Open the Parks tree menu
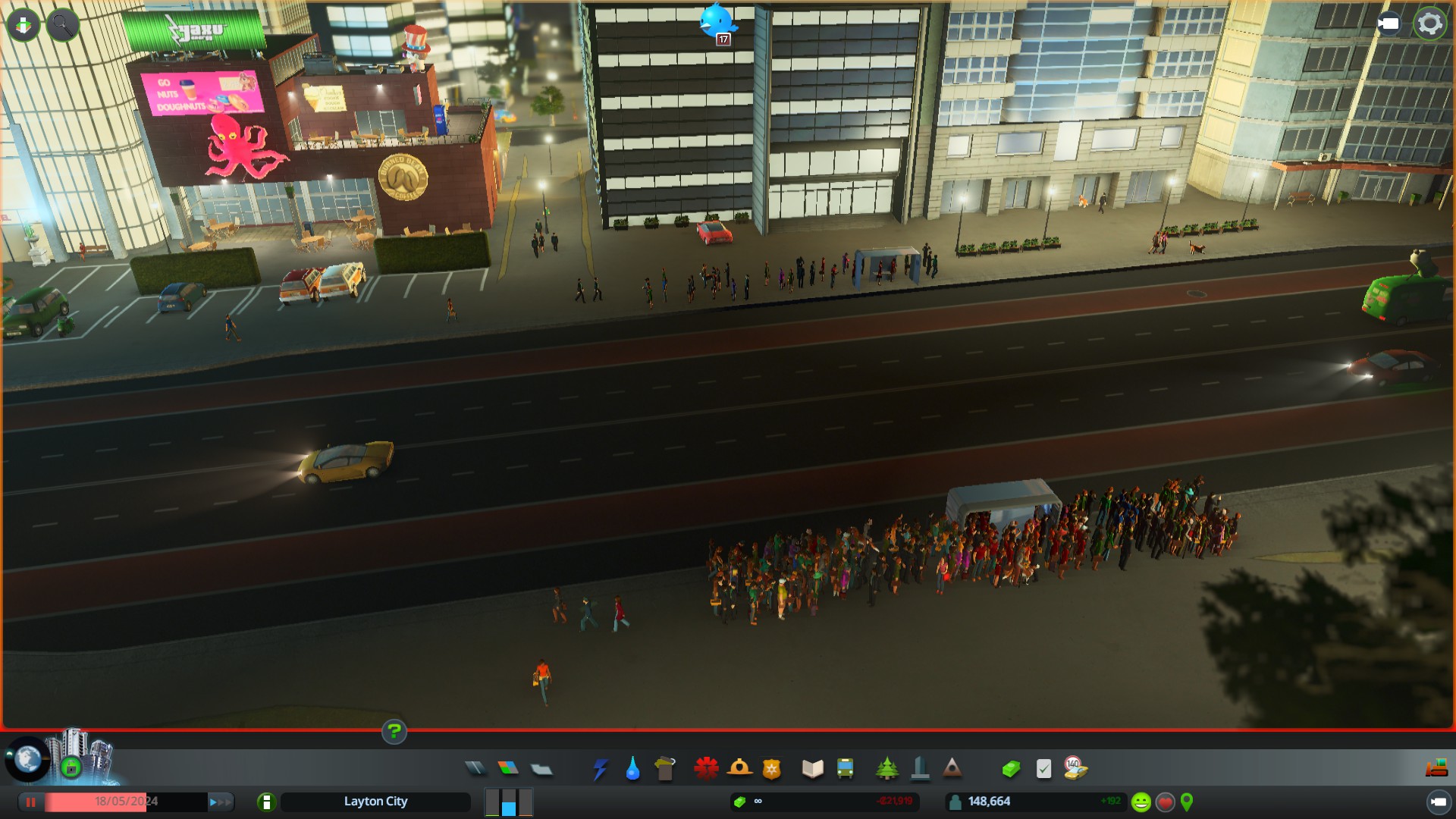 click(886, 769)
